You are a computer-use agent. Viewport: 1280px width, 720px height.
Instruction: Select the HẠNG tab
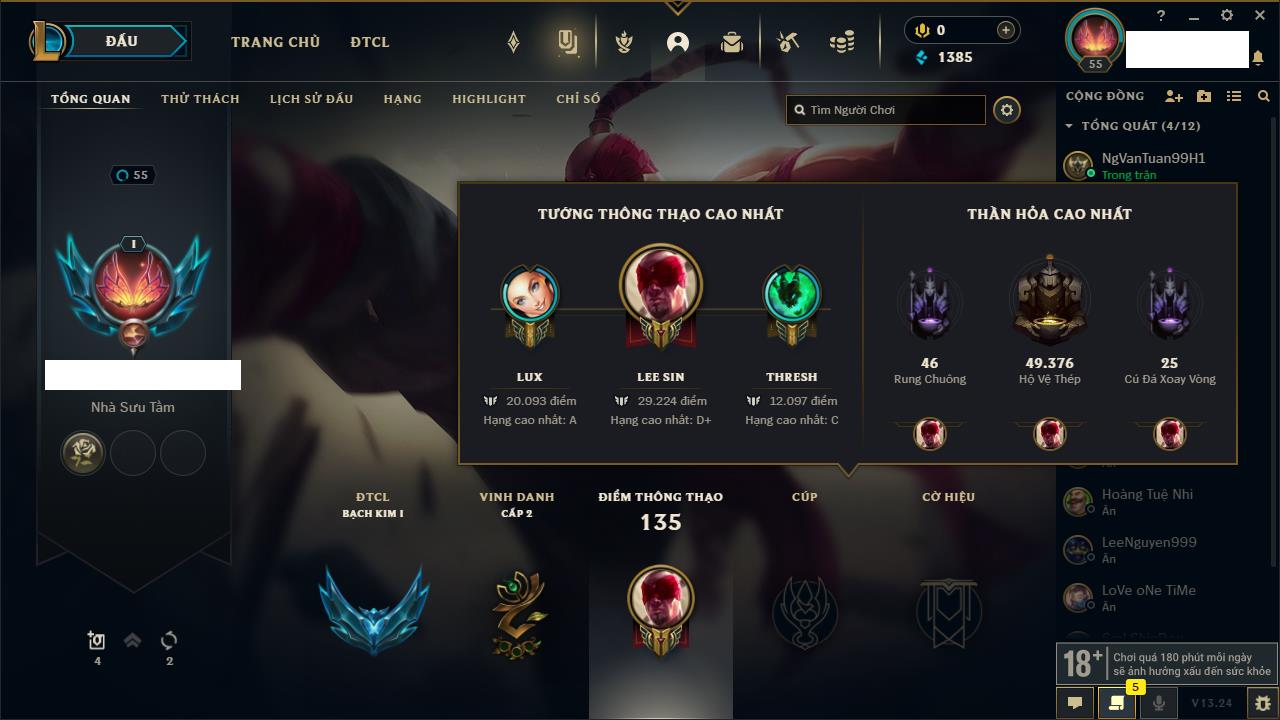click(402, 99)
